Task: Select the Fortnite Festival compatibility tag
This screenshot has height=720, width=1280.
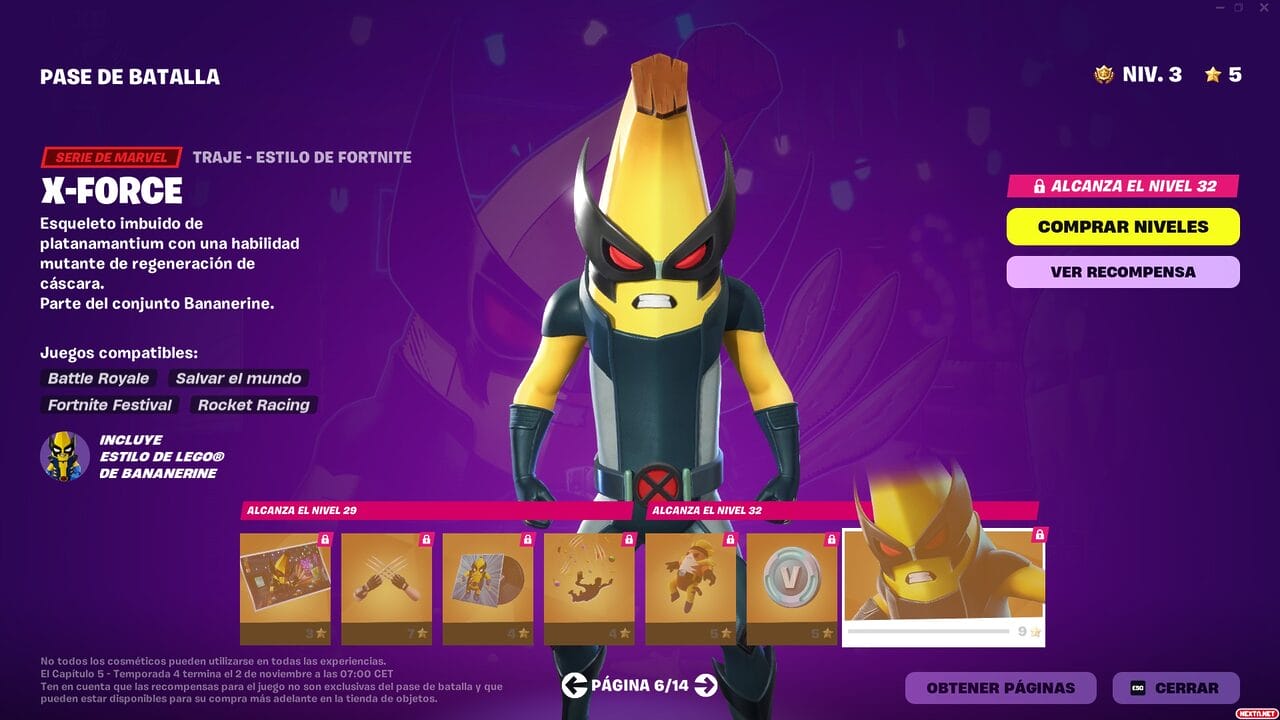Action: (x=110, y=405)
